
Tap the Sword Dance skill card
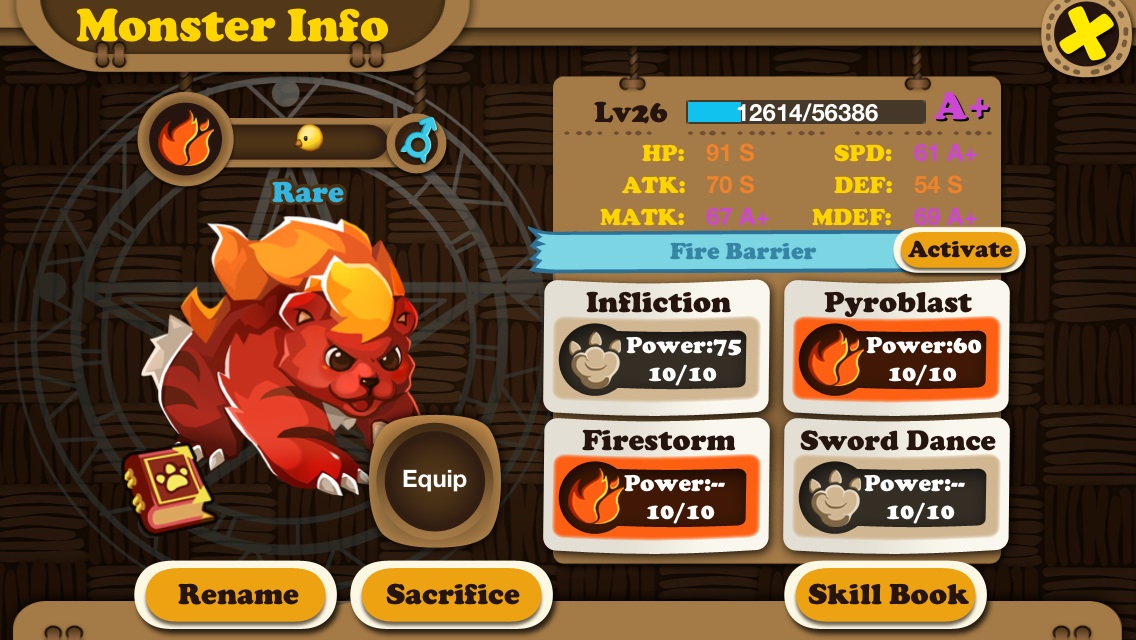896,485
